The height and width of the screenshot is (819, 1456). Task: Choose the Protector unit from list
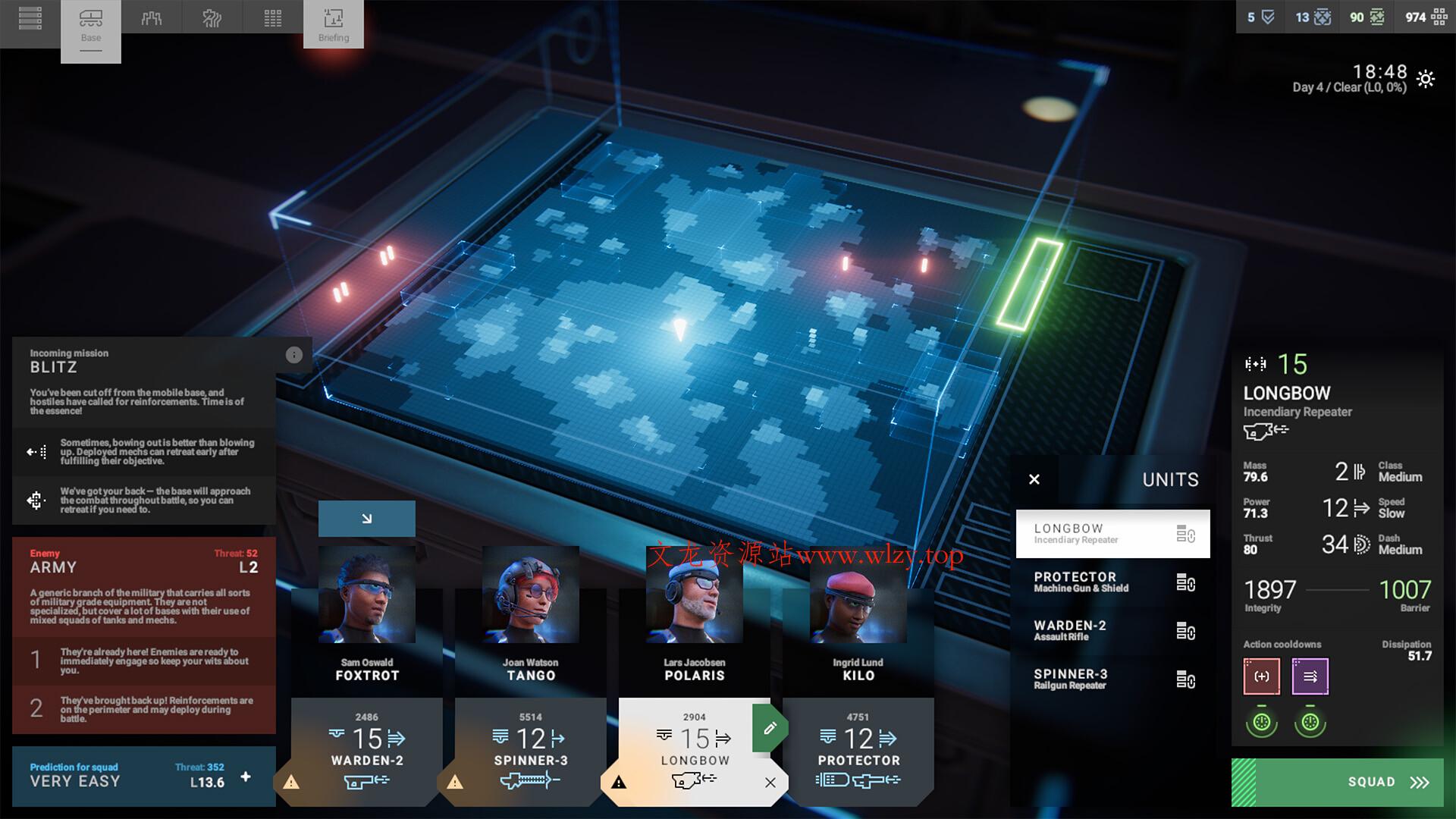point(1112,582)
